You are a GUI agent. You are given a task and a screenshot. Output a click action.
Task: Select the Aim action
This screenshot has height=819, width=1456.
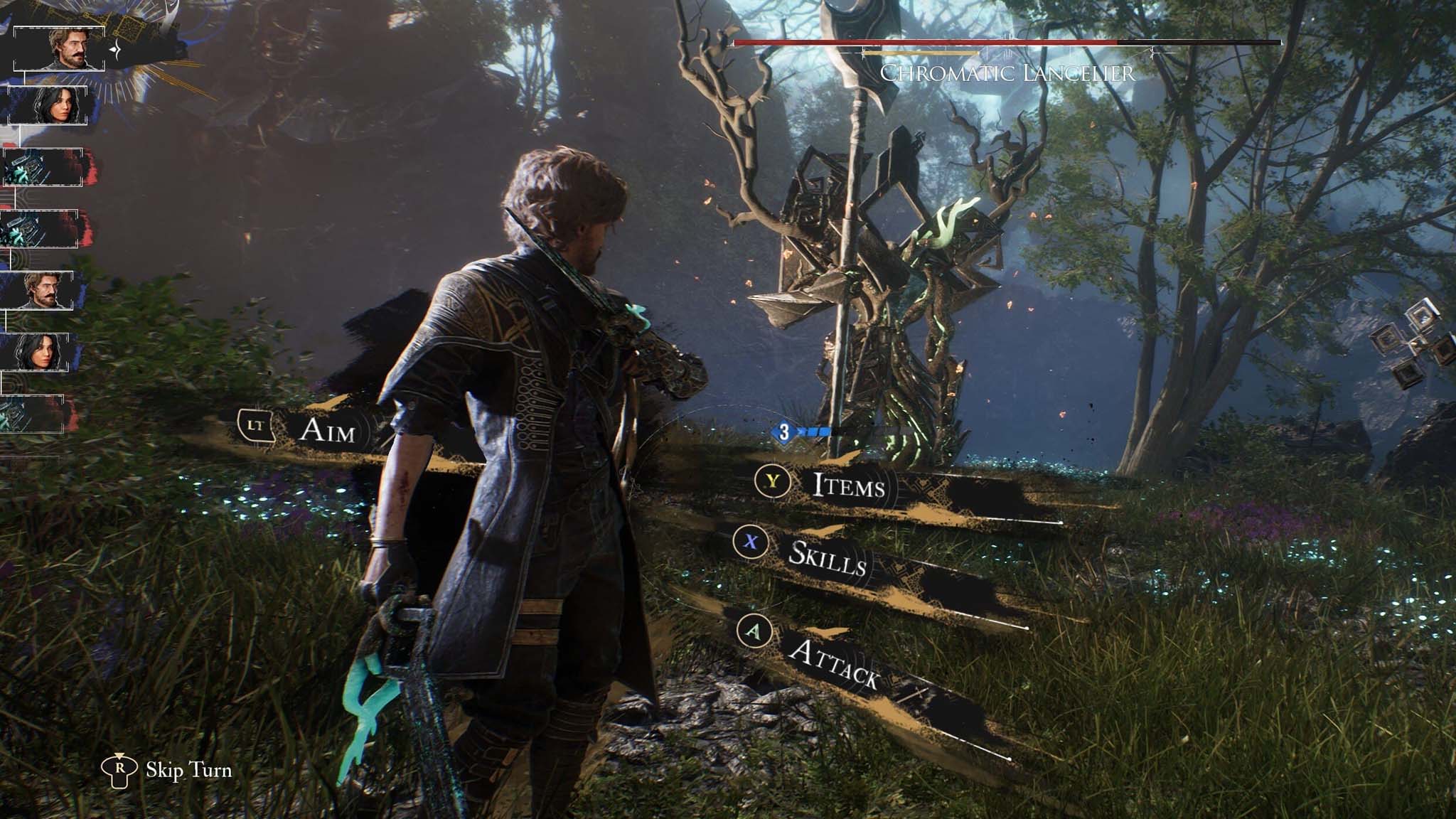pyautogui.click(x=326, y=429)
